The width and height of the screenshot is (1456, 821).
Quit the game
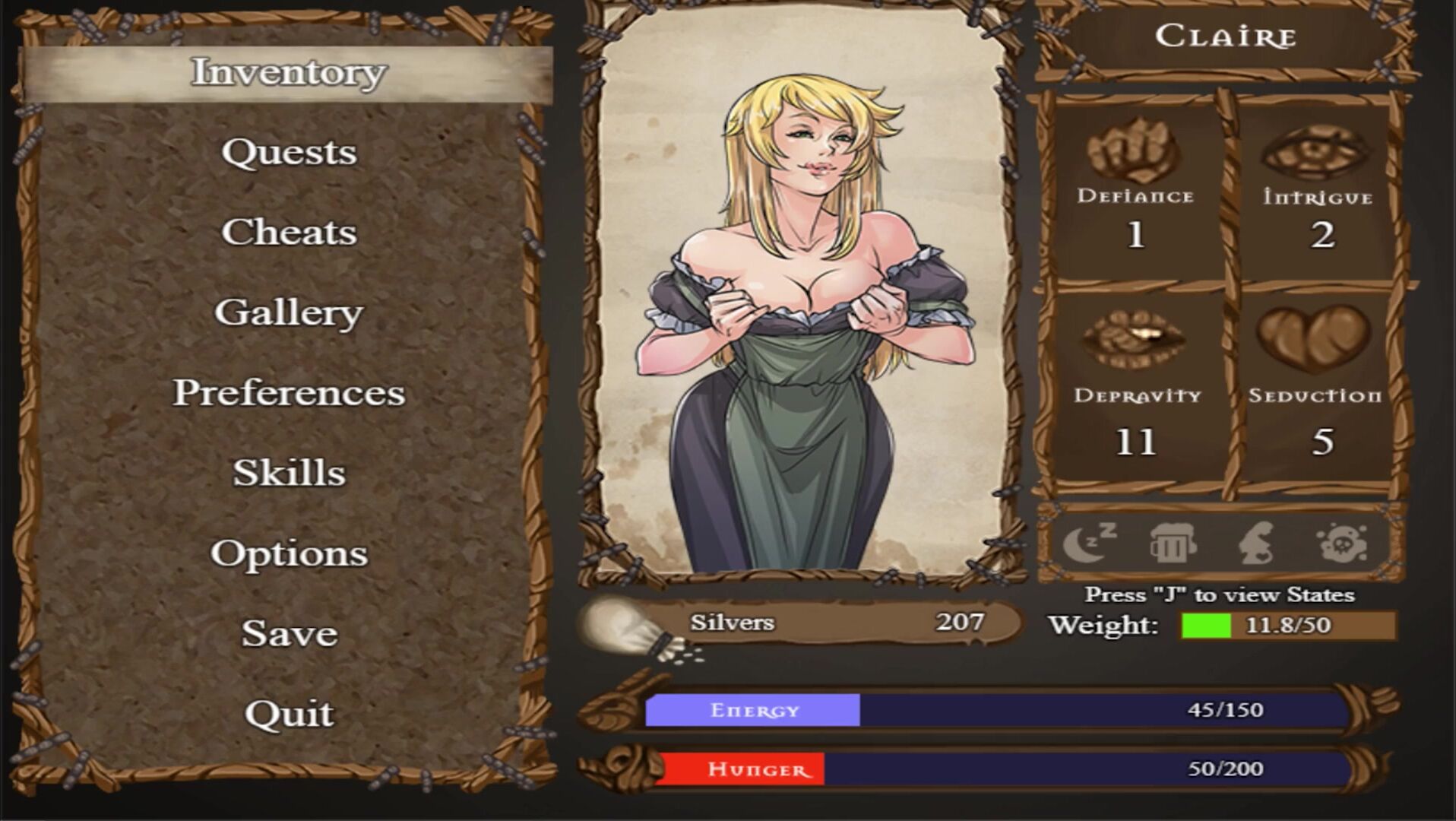[x=289, y=713]
